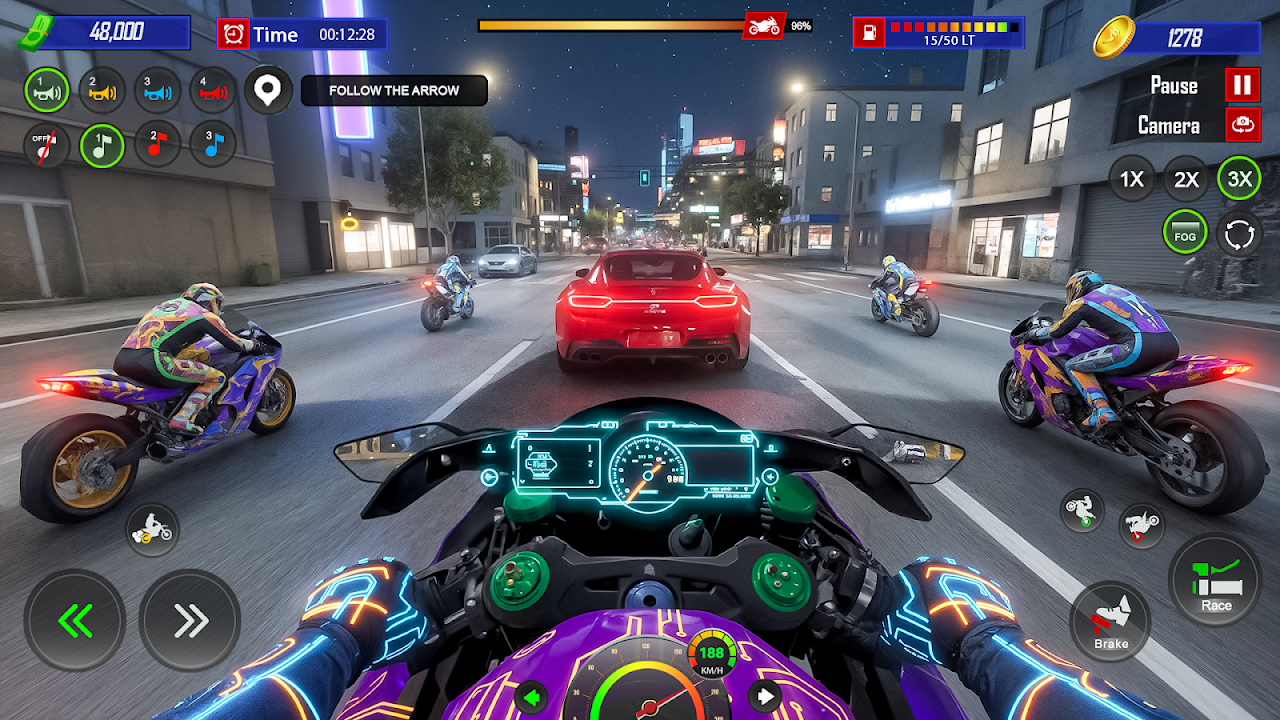Pick the blue music track 3
The height and width of the screenshot is (720, 1280).
point(212,146)
